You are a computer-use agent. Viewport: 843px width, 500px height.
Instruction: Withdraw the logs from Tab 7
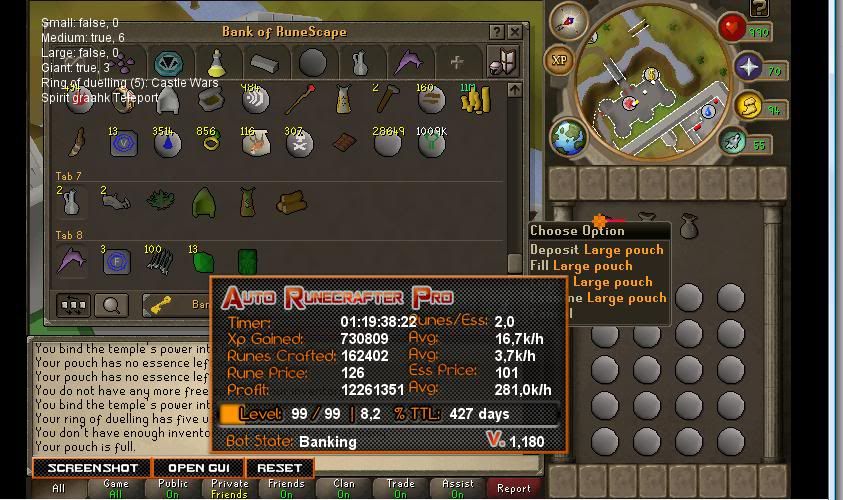(291, 203)
